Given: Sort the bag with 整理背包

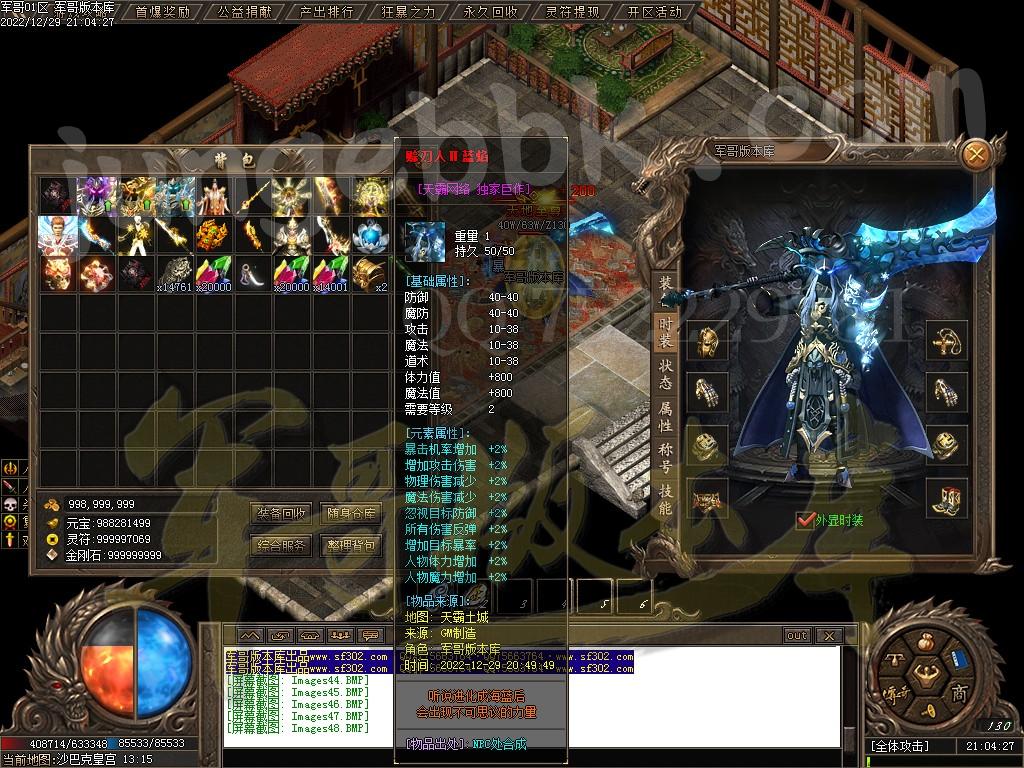Looking at the screenshot, I should tap(351, 545).
